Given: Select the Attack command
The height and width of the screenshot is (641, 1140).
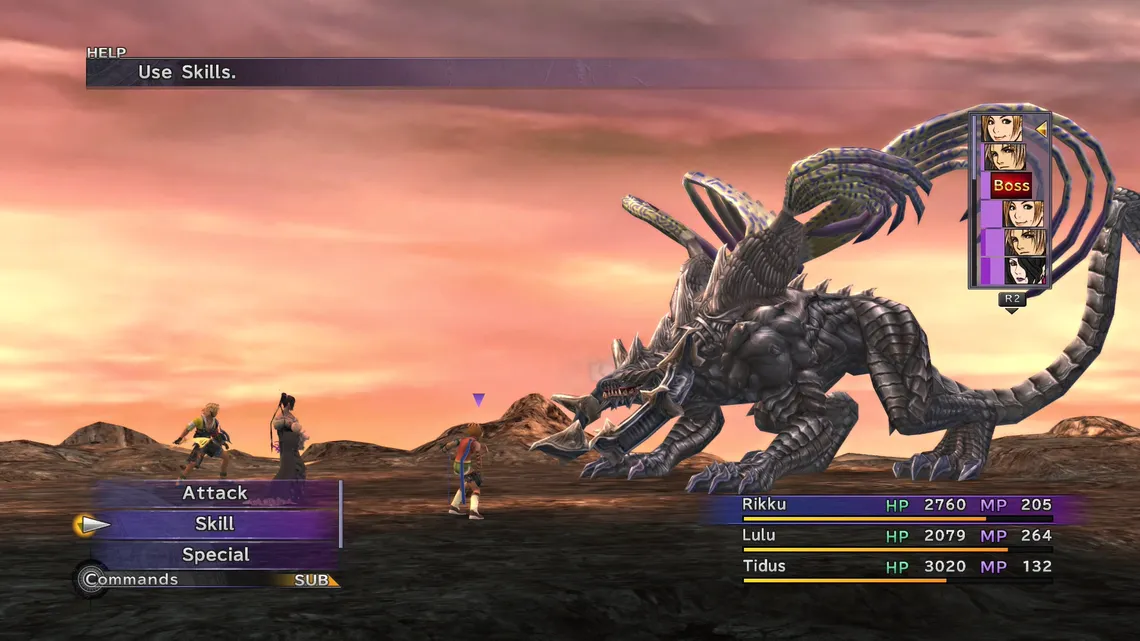Looking at the screenshot, I should tap(215, 493).
